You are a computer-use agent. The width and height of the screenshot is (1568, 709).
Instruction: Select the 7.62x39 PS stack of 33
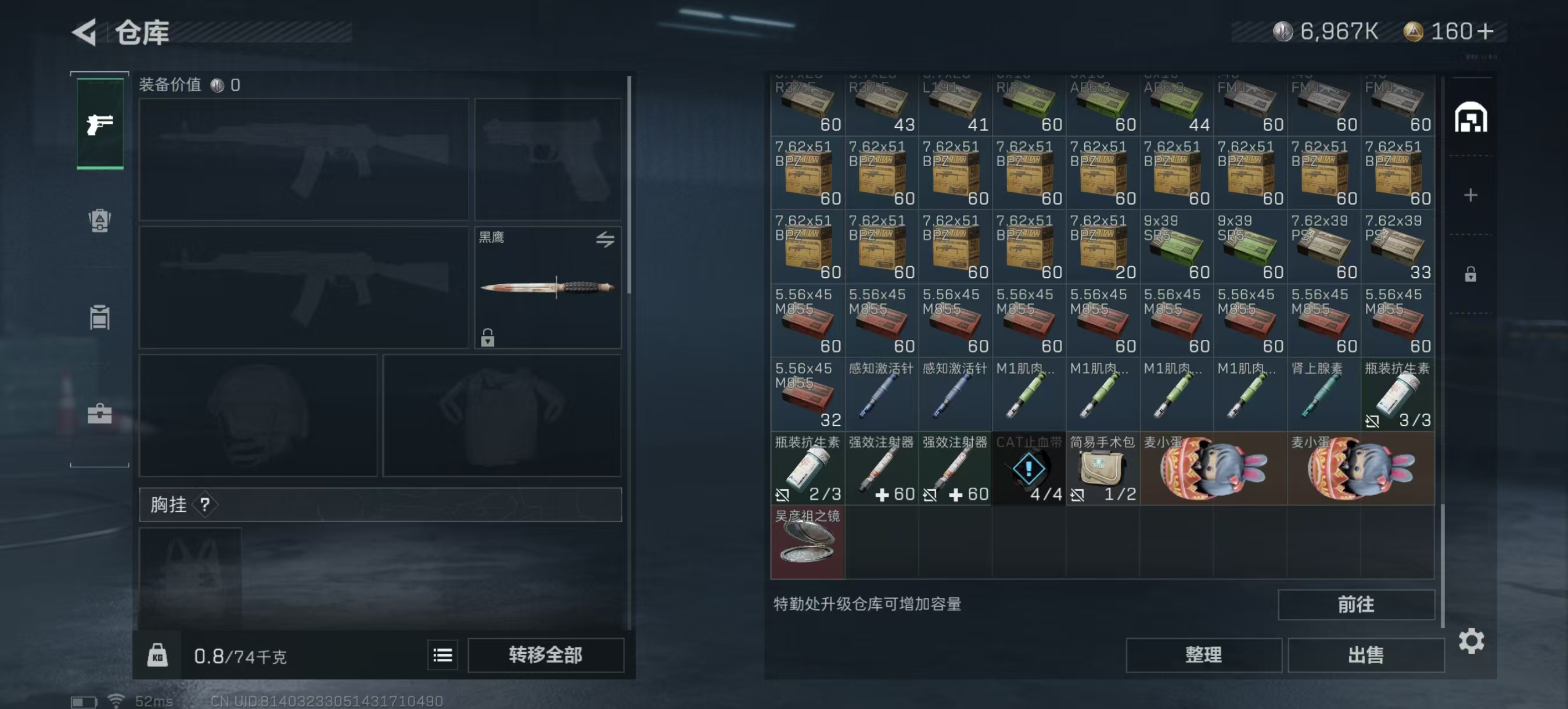(x=1397, y=246)
